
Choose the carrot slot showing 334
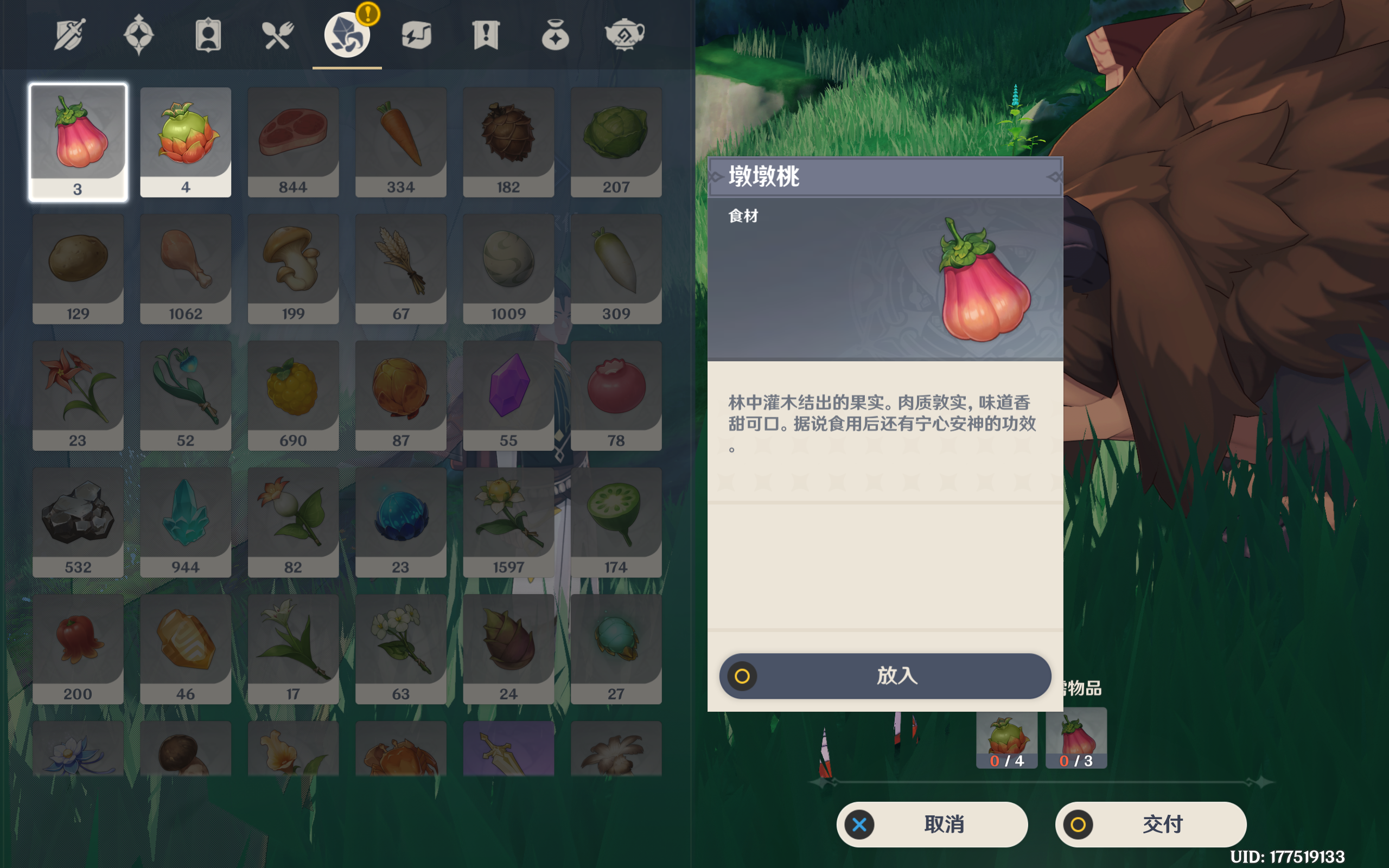tap(400, 142)
